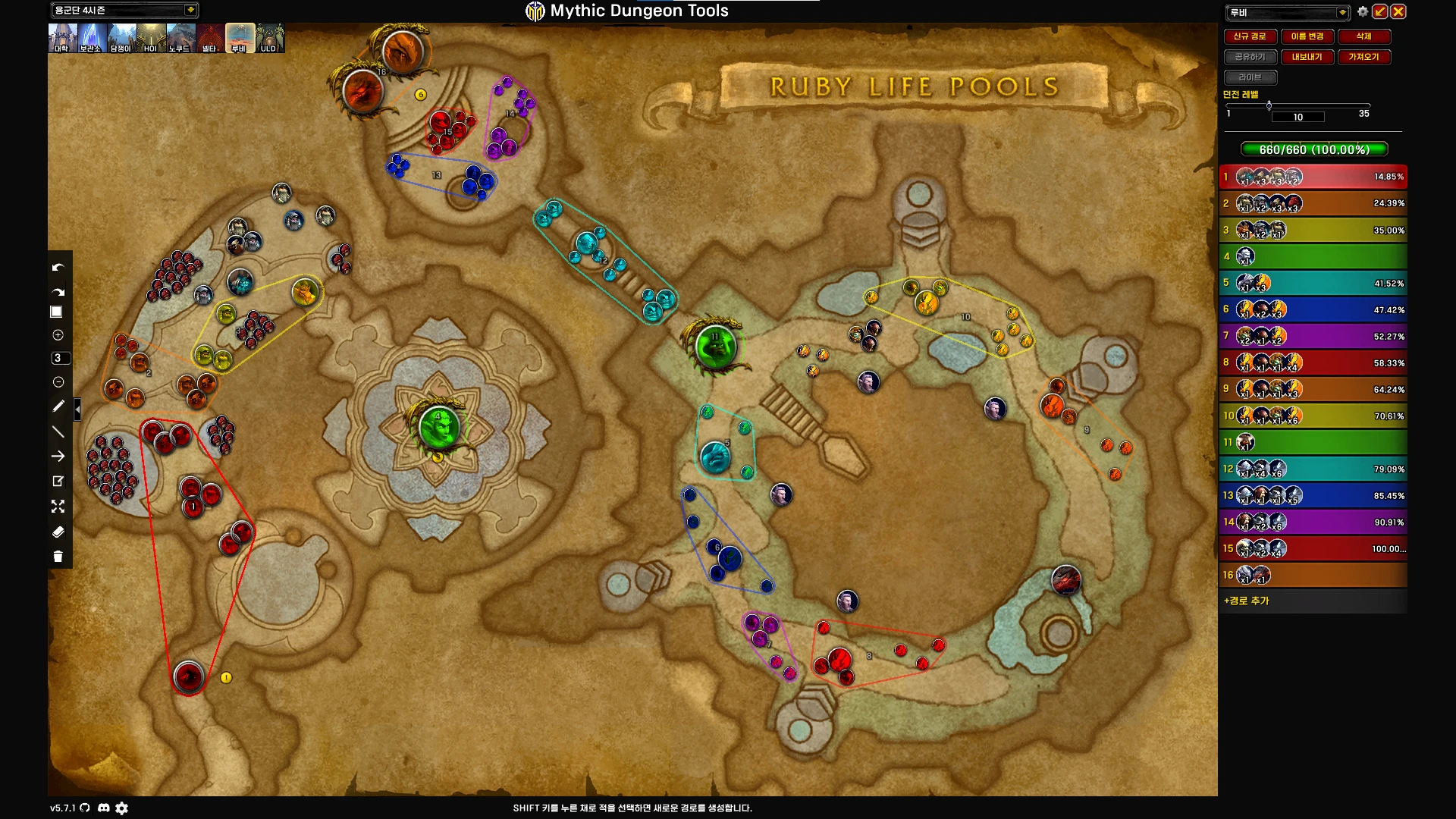1456x819 pixels.
Task: Create a new route with 신규 경로
Action: [1249, 36]
